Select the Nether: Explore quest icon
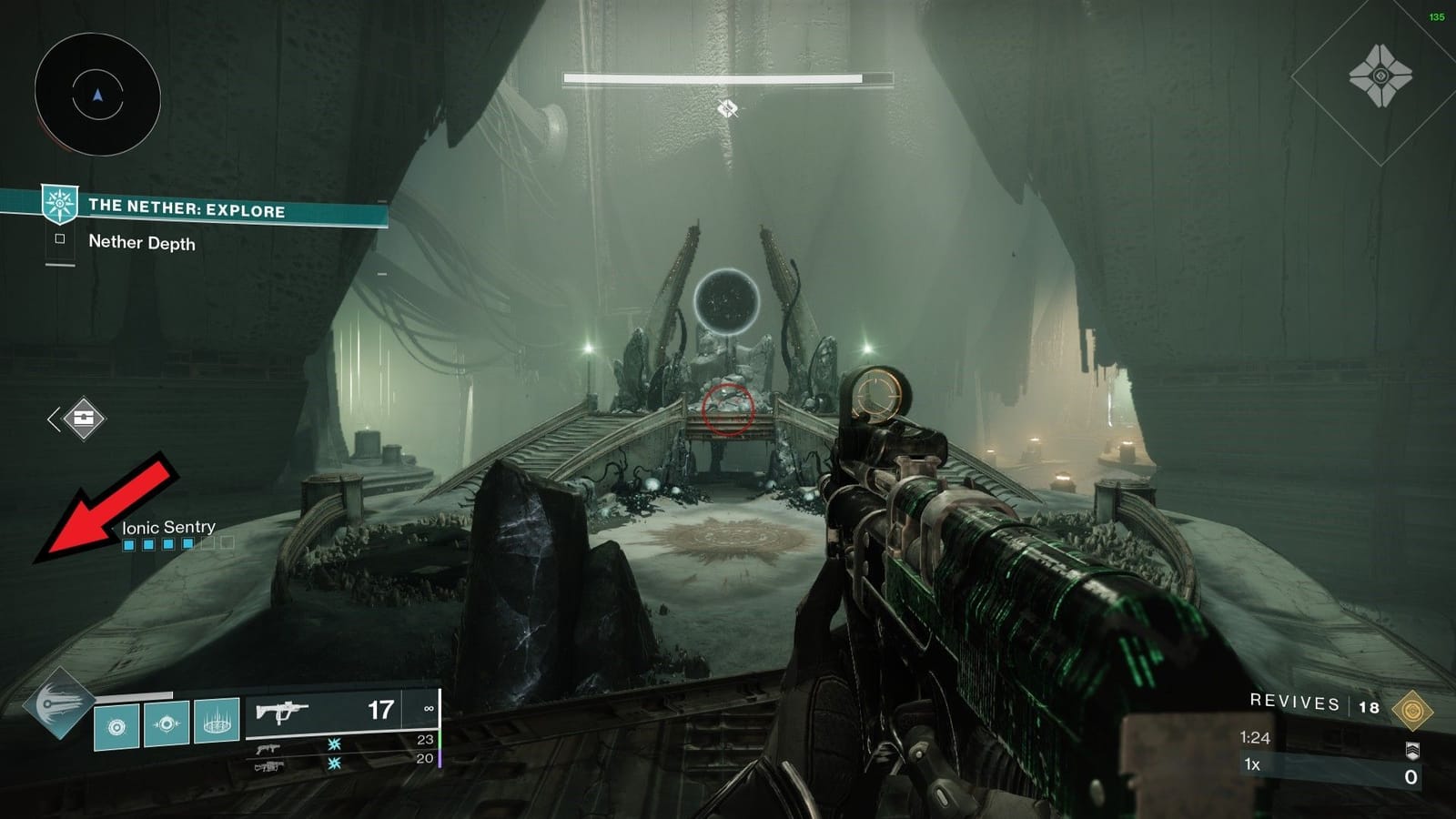This screenshot has width=1456, height=819. pos(59,205)
